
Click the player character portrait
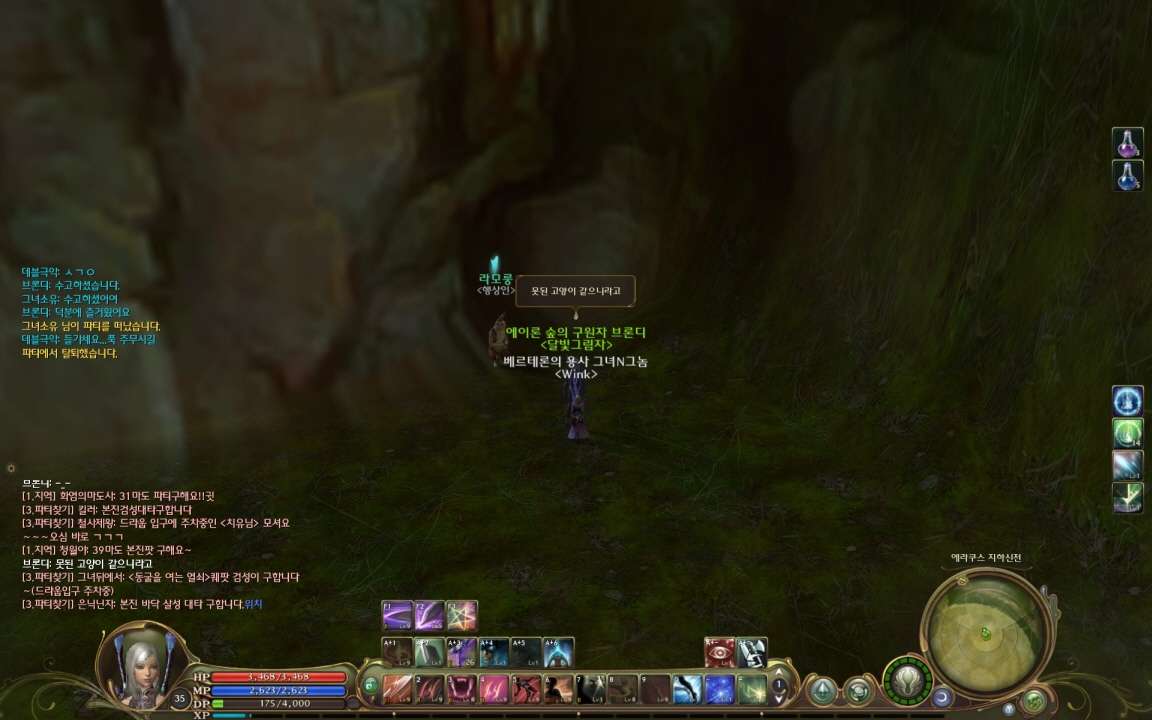(139, 664)
